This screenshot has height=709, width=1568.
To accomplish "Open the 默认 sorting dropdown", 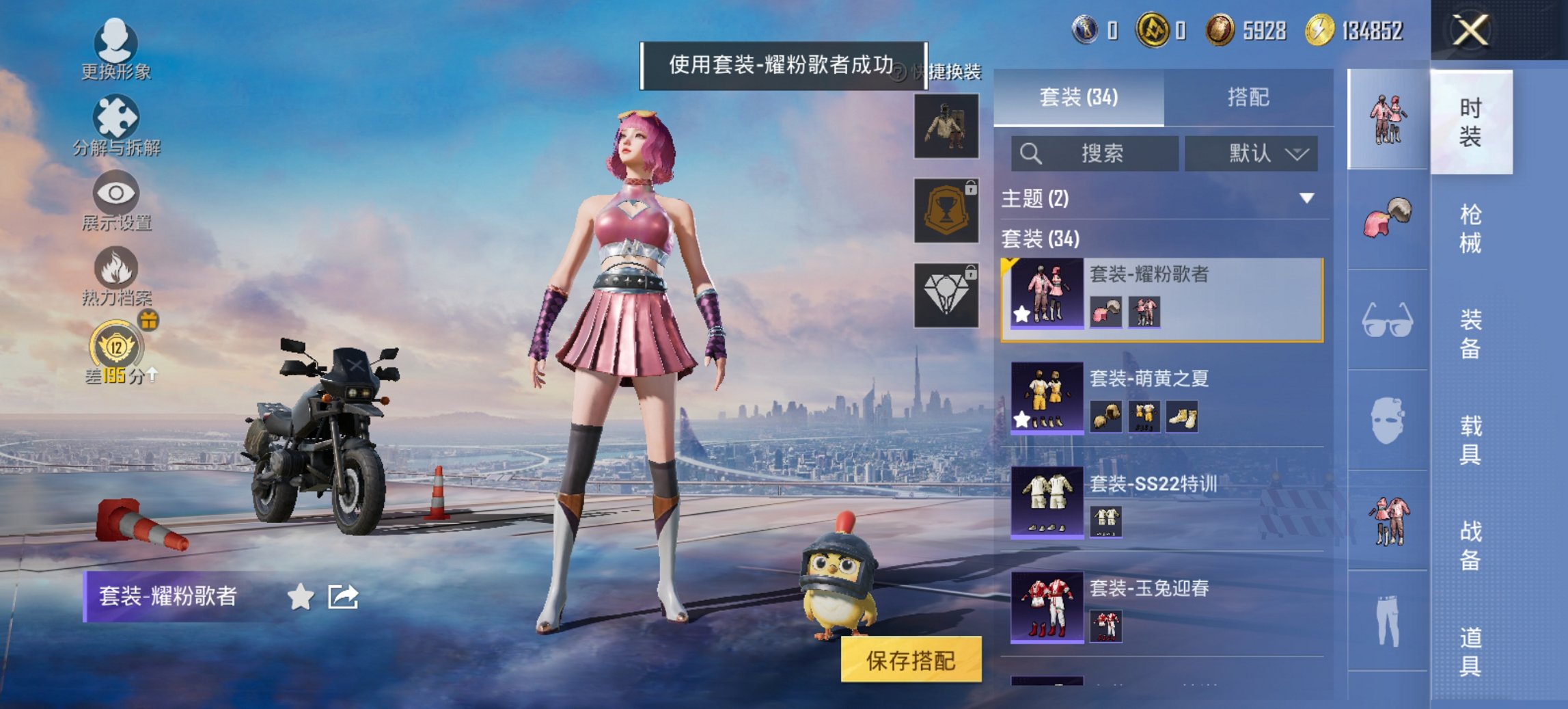I will coord(1252,153).
